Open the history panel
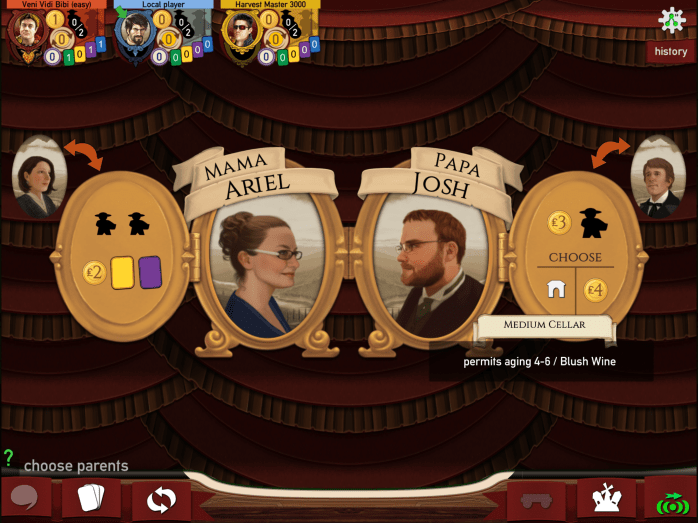Viewport: 698px width, 523px height. coord(670,52)
